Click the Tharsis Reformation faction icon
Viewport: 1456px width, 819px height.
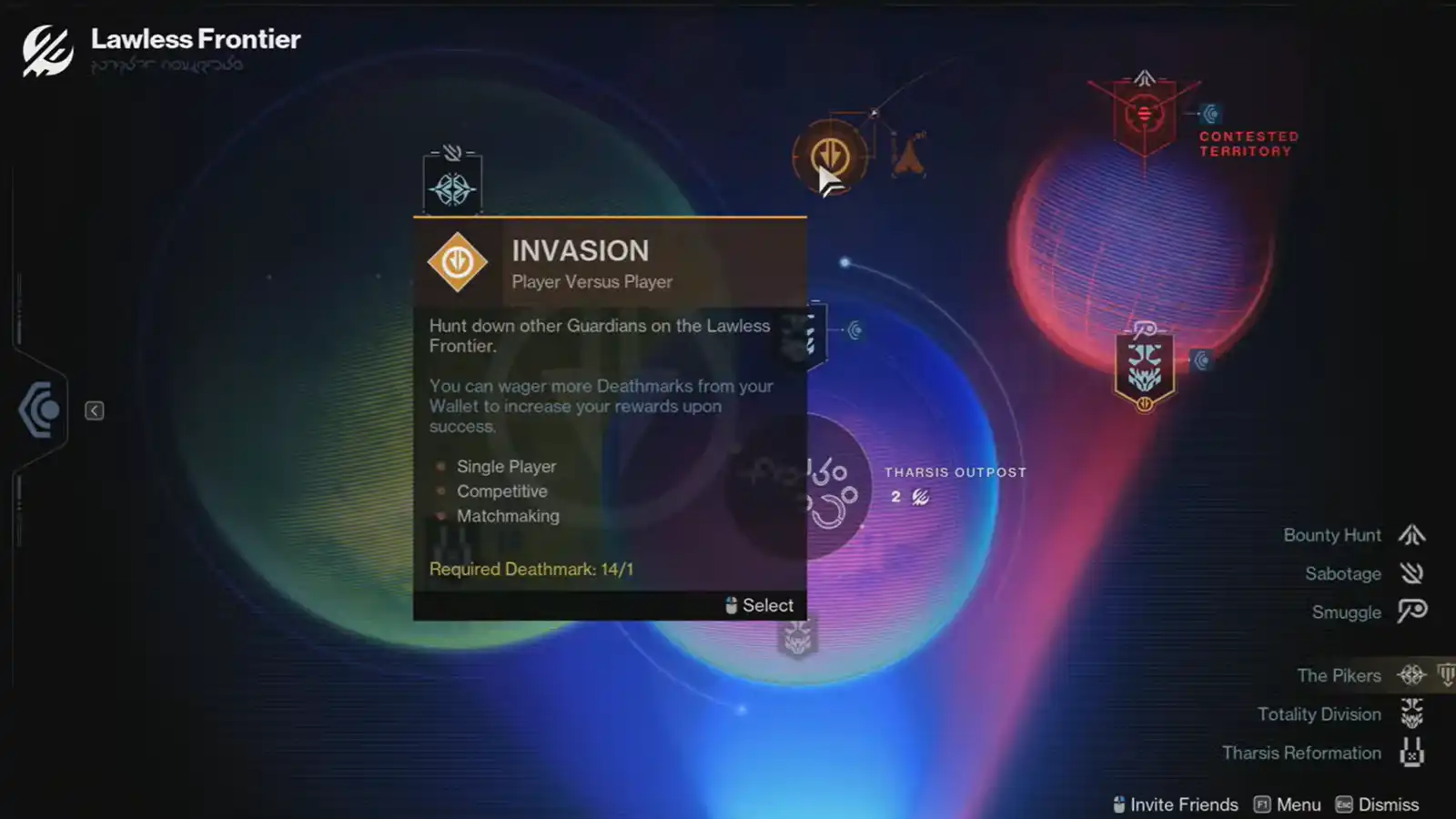[1411, 753]
